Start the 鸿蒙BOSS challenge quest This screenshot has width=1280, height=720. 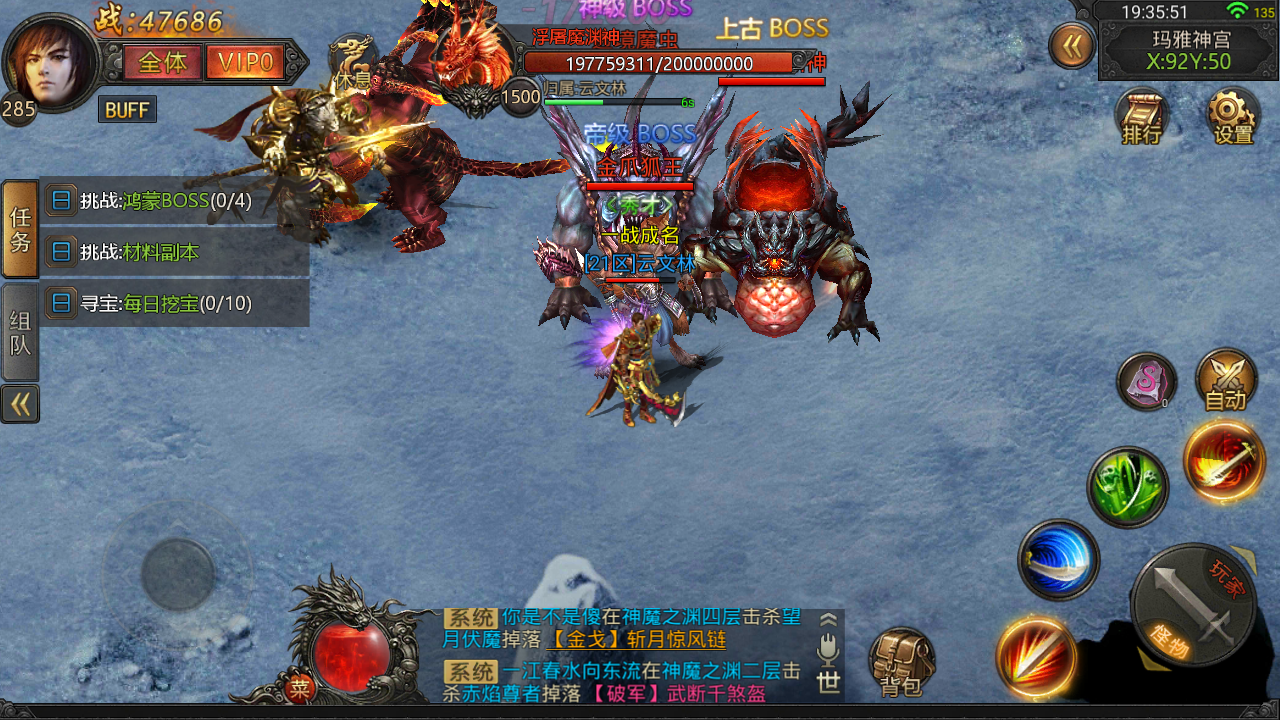point(166,201)
